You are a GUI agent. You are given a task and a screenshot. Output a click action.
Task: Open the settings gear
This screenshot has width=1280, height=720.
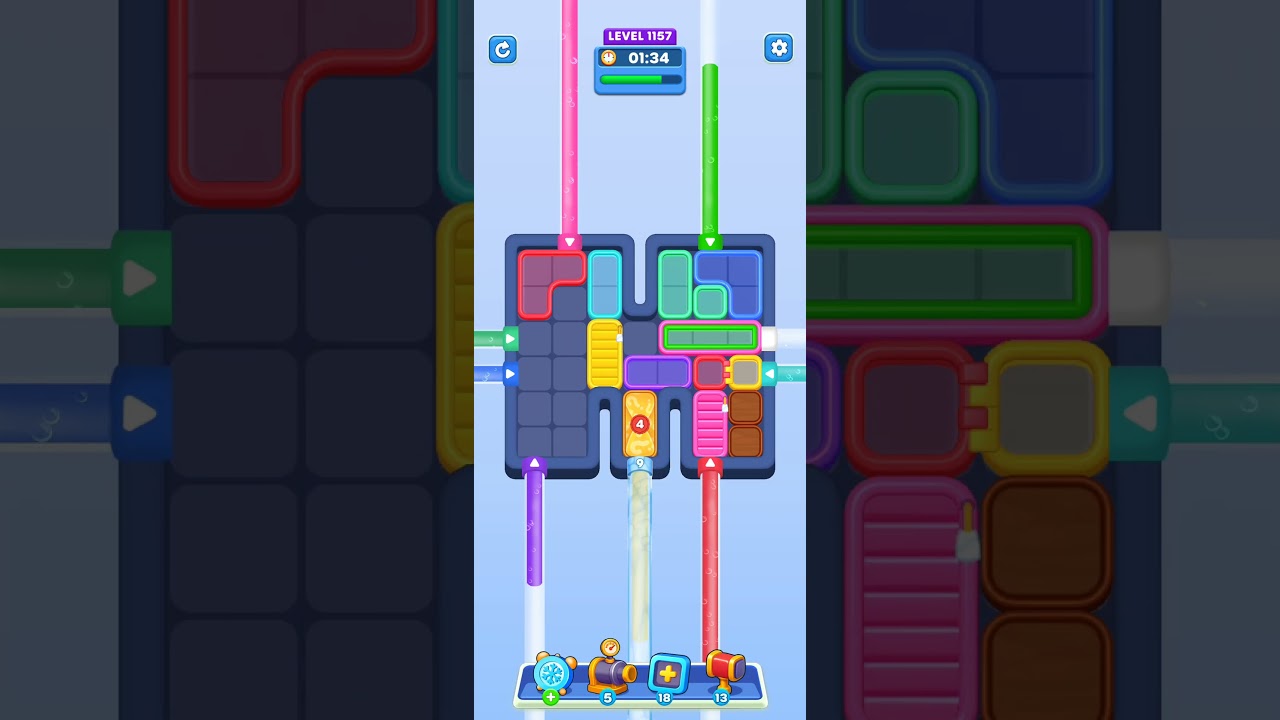point(779,47)
